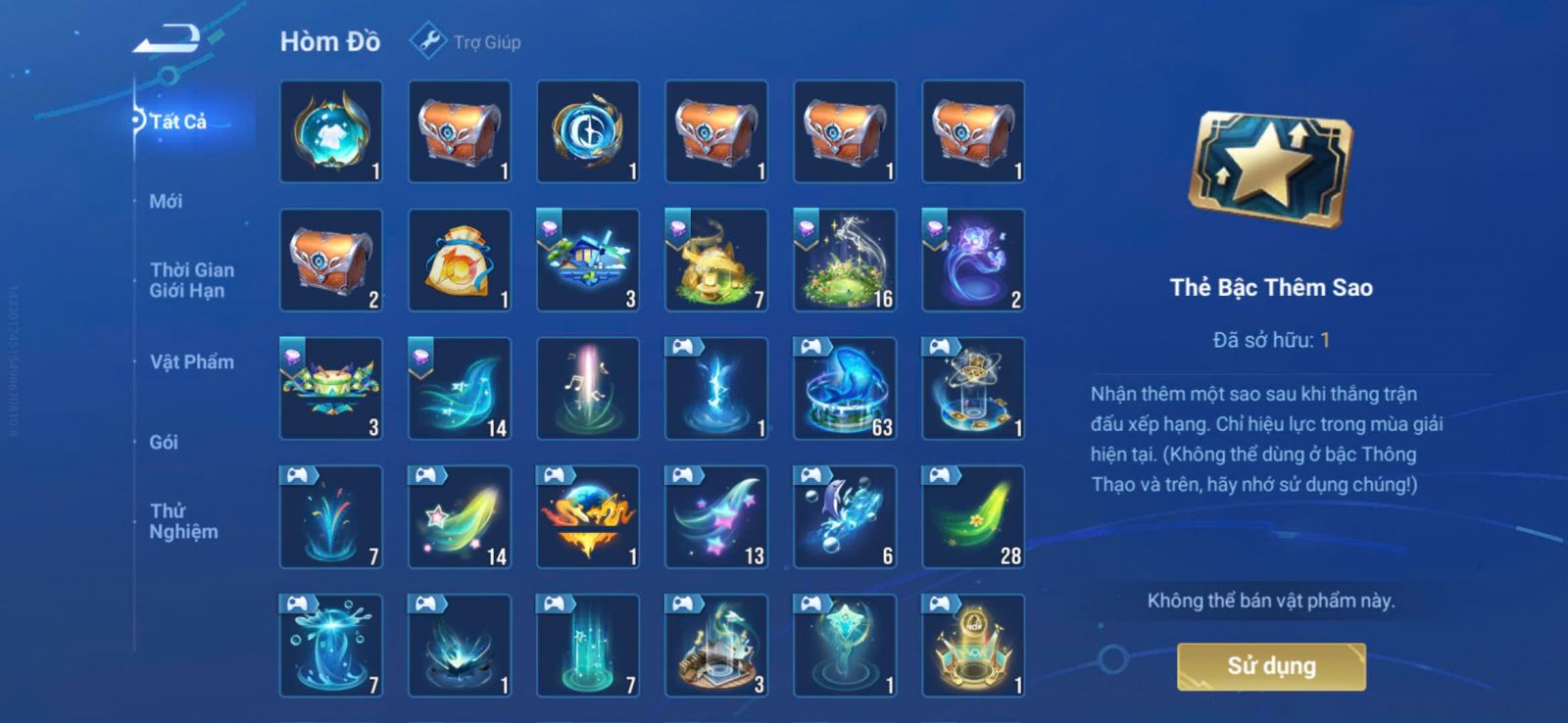Pick the purple spirit flame item
Viewport: 1568px width, 723px height.
pos(973,260)
